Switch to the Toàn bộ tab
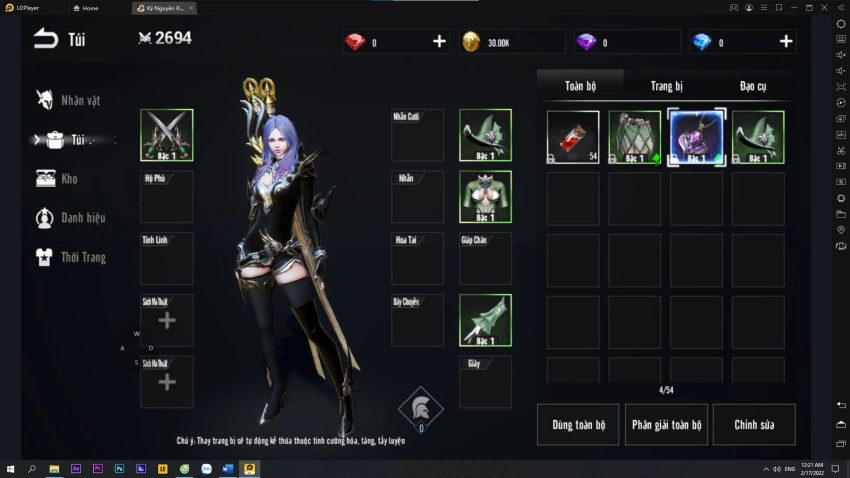 point(580,86)
